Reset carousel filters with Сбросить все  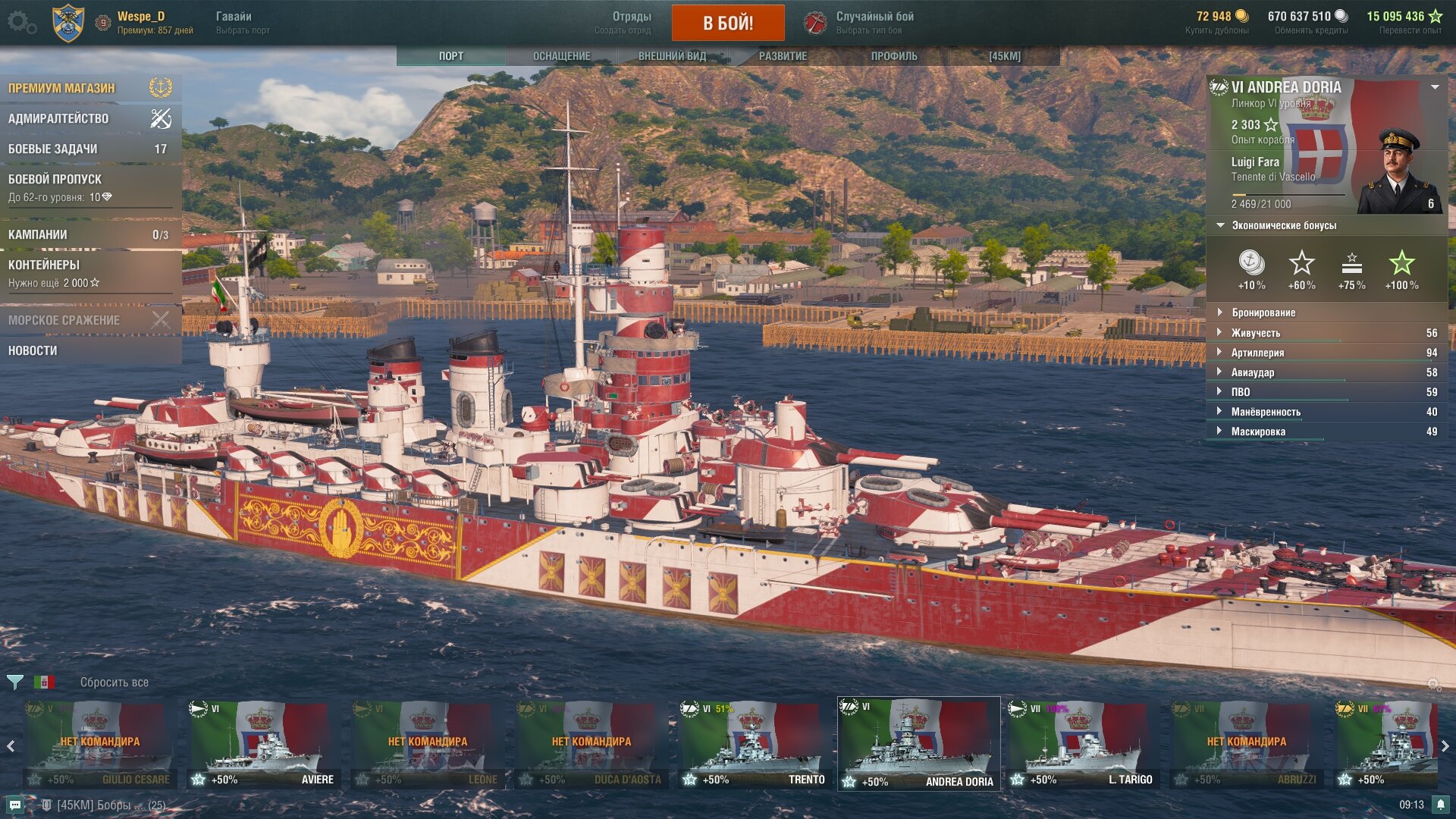[x=115, y=682]
